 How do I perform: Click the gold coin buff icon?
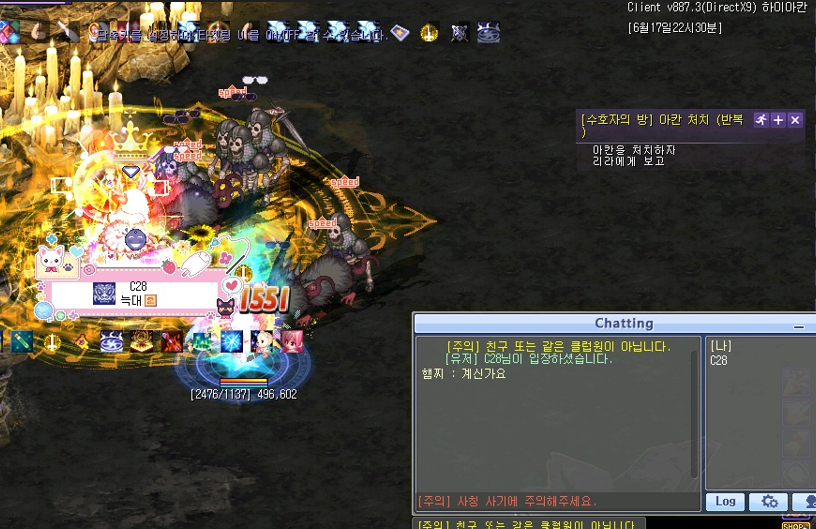tap(429, 33)
